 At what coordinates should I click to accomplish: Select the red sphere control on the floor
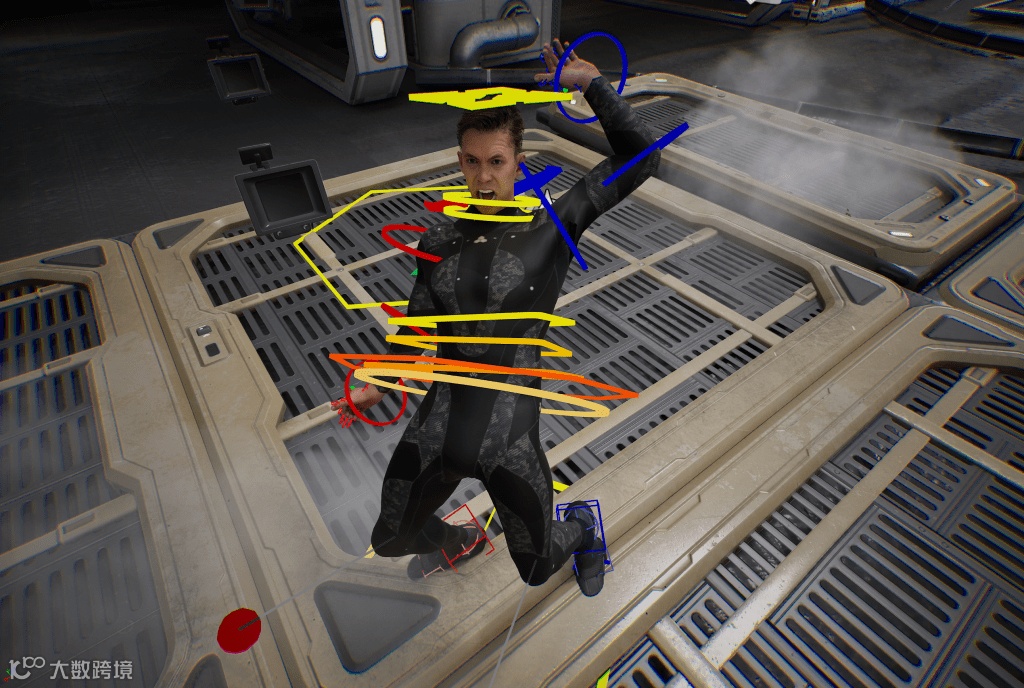click(x=238, y=630)
